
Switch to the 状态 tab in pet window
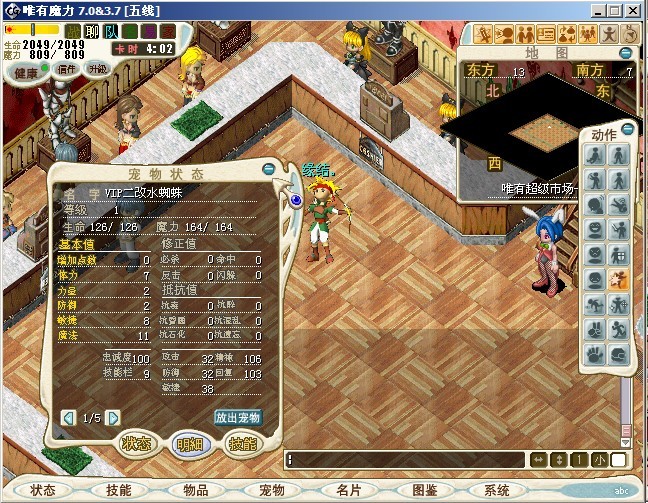(x=136, y=445)
